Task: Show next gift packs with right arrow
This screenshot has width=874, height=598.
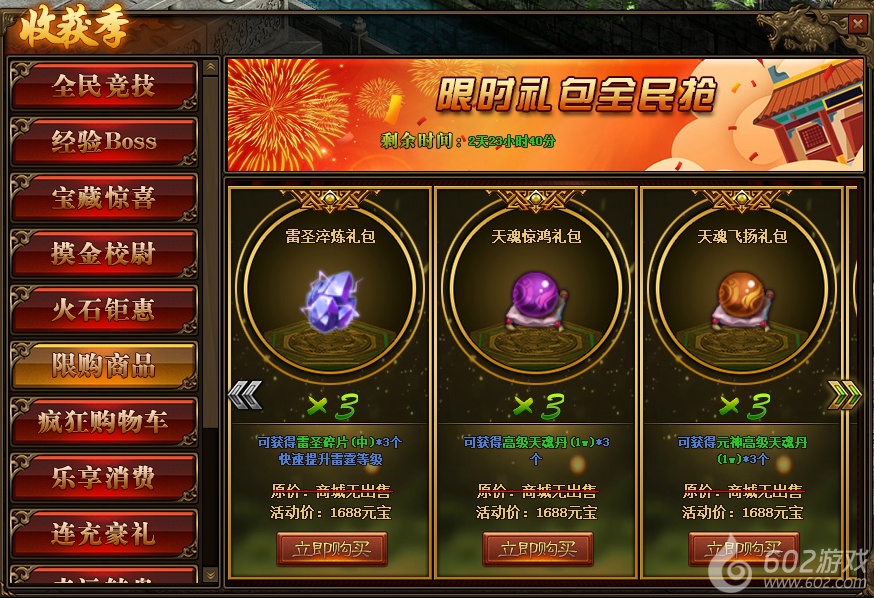Action: click(844, 395)
